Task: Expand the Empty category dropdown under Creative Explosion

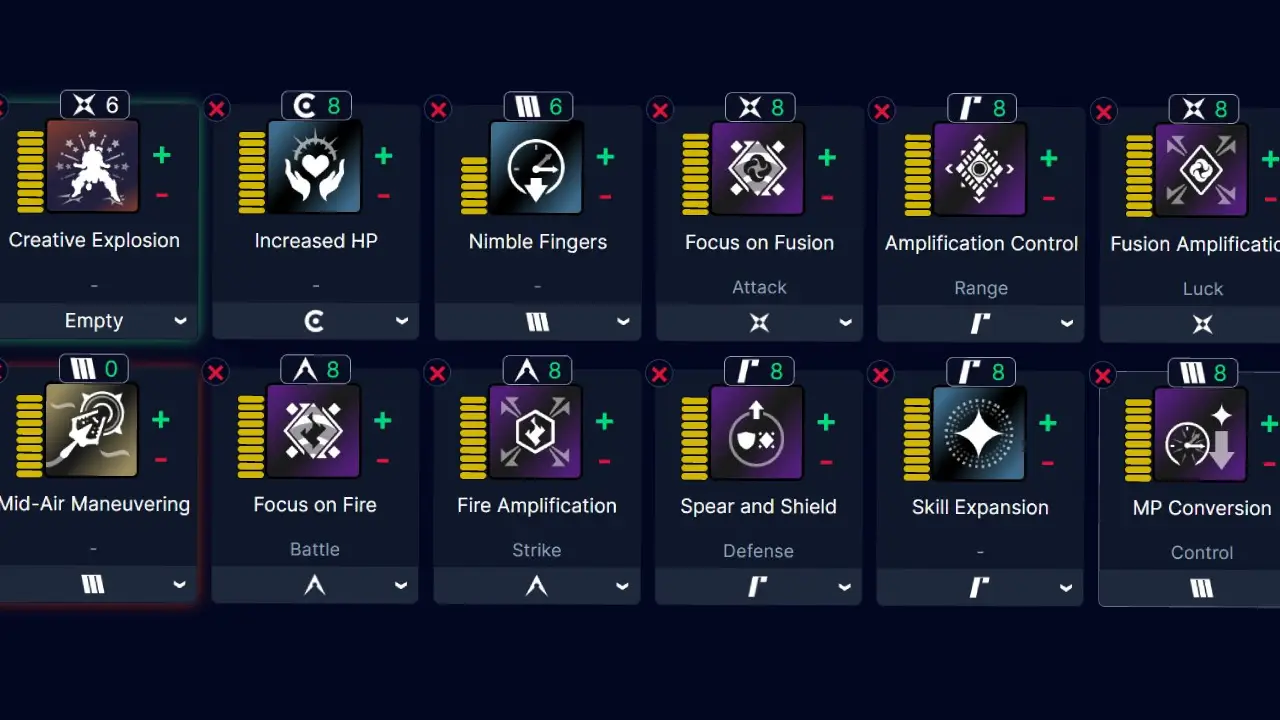Action: pos(94,320)
